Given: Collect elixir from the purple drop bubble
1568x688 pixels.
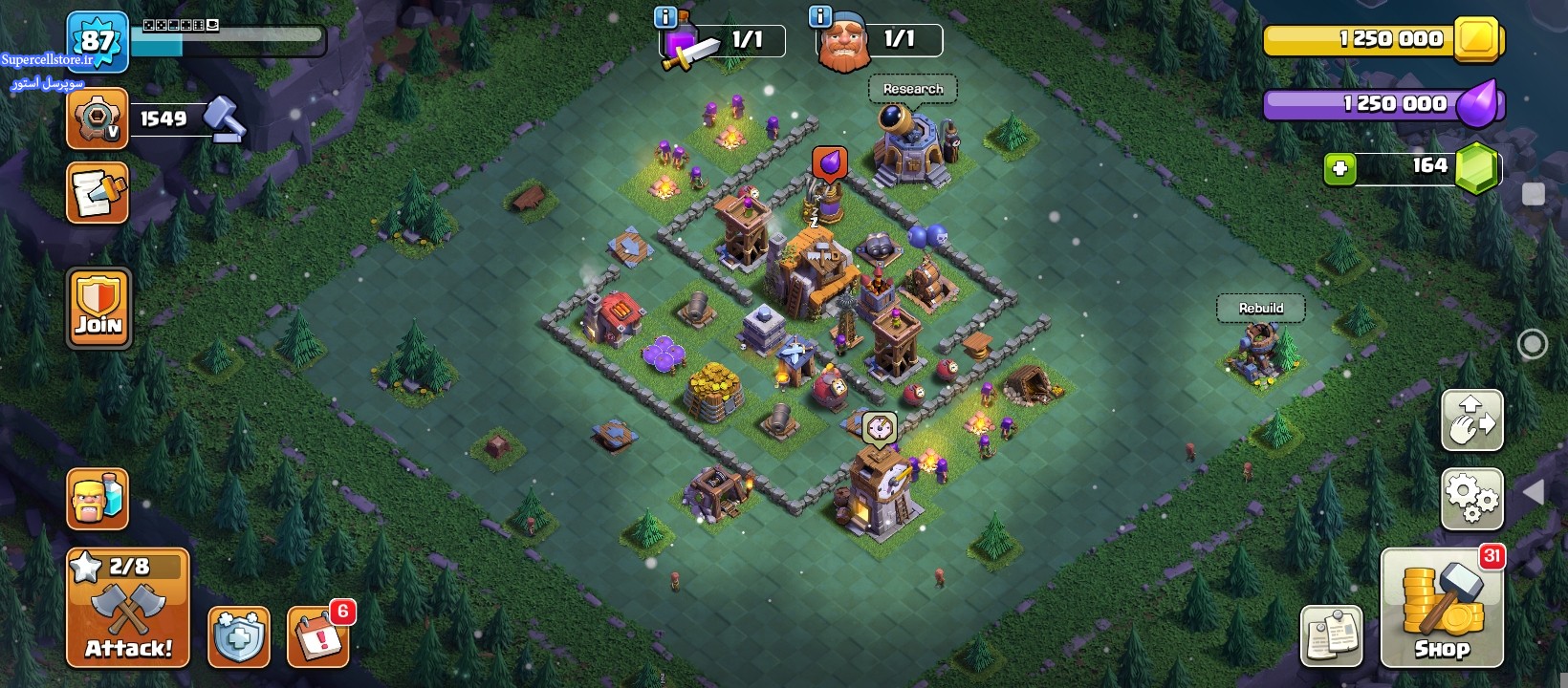Looking at the screenshot, I should click(829, 163).
